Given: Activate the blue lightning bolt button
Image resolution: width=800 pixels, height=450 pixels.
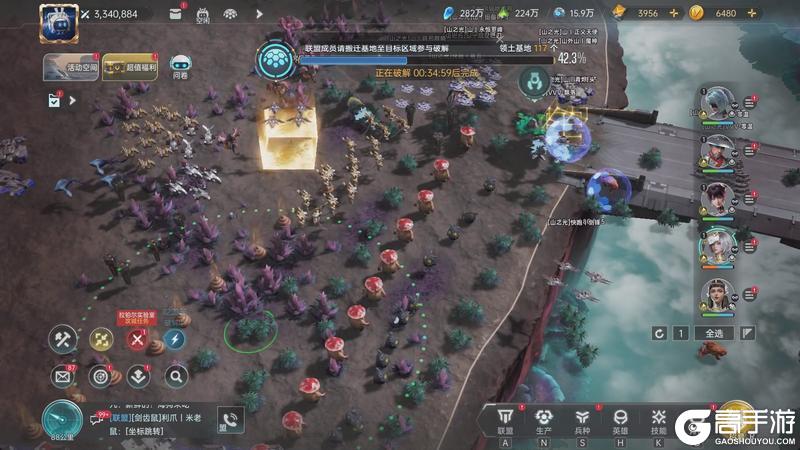Looking at the screenshot, I should tap(175, 340).
